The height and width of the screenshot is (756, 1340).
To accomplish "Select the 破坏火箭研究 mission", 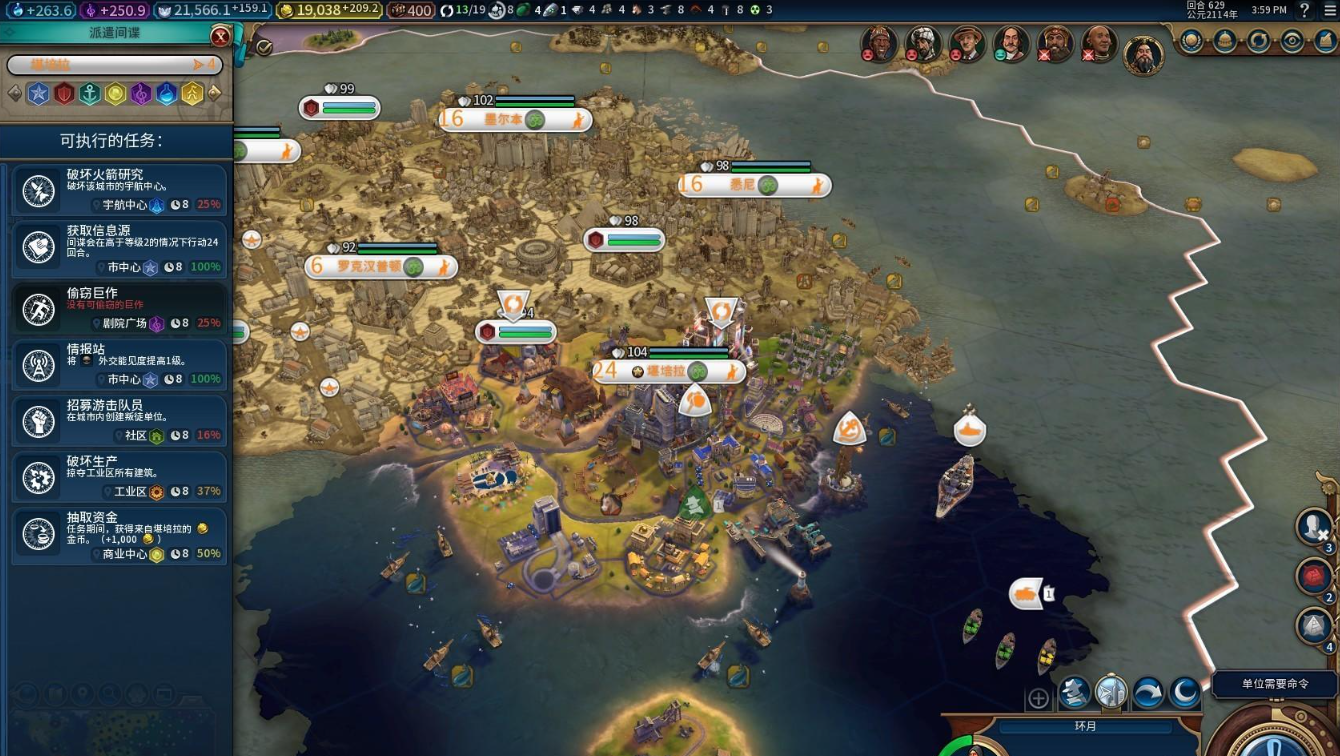I will coord(119,190).
